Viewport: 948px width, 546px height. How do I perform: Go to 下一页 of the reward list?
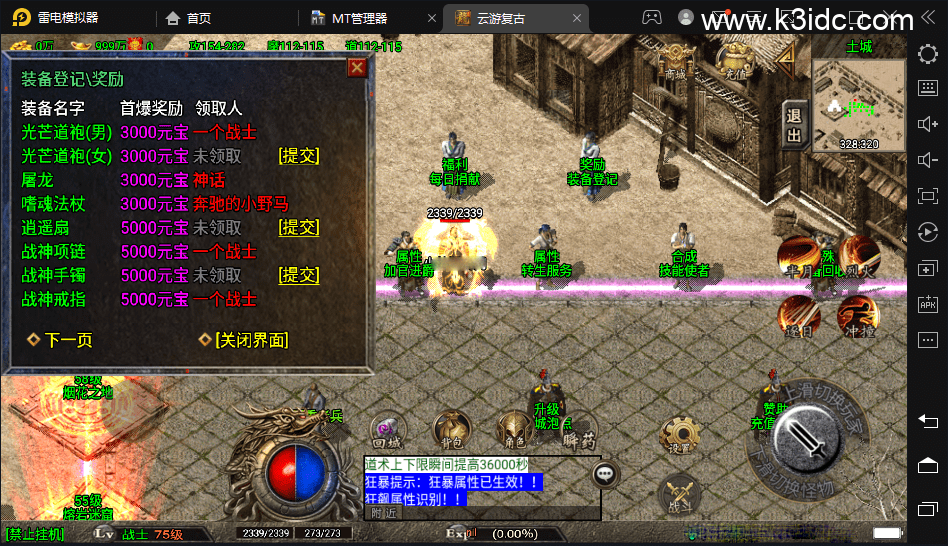click(x=60, y=340)
